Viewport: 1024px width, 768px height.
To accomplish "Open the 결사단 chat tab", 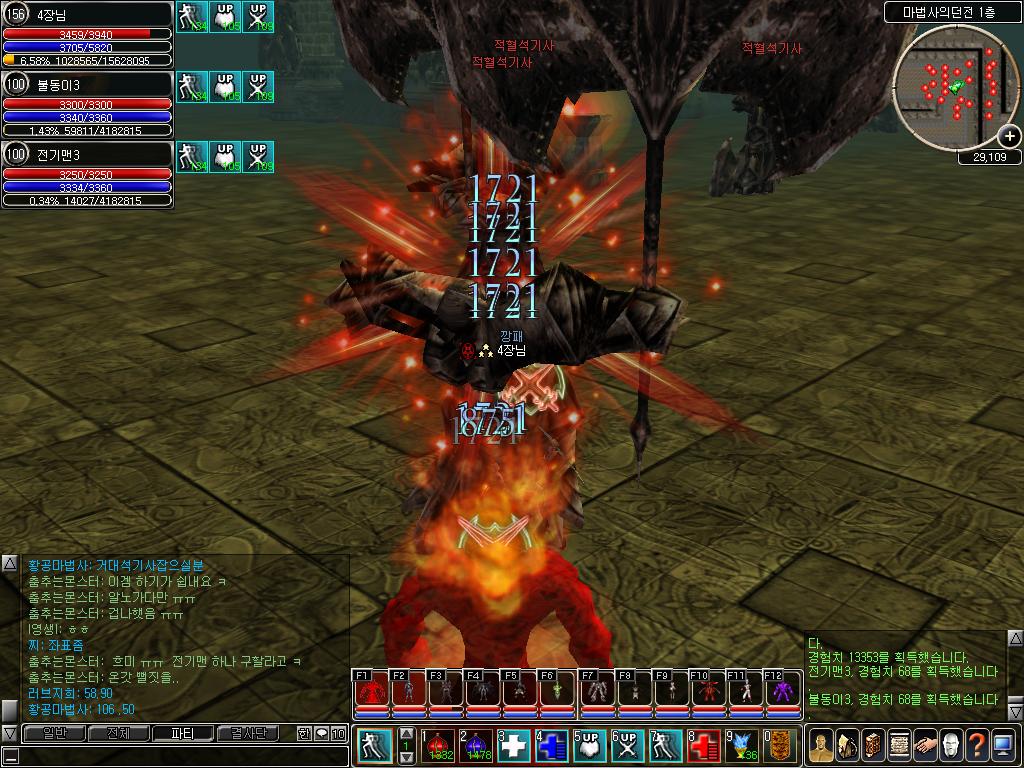I will click(248, 733).
